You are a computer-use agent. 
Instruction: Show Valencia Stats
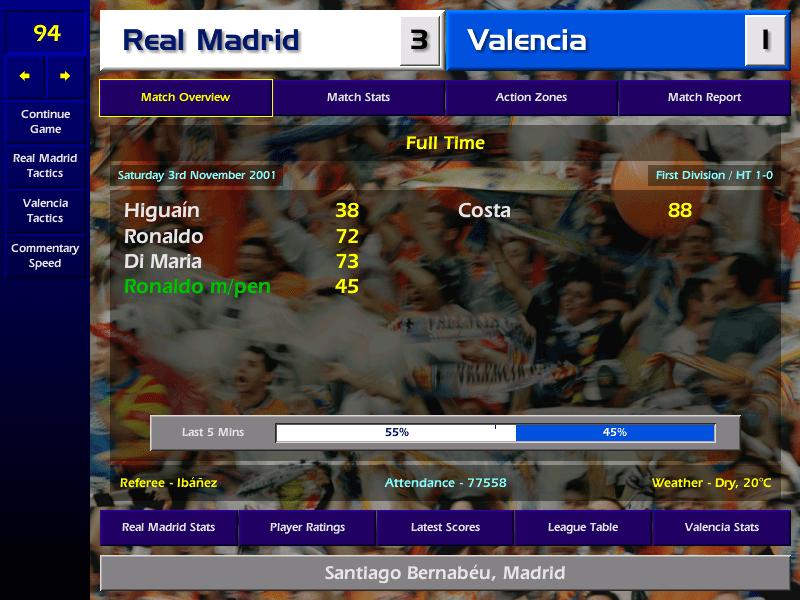coord(721,527)
